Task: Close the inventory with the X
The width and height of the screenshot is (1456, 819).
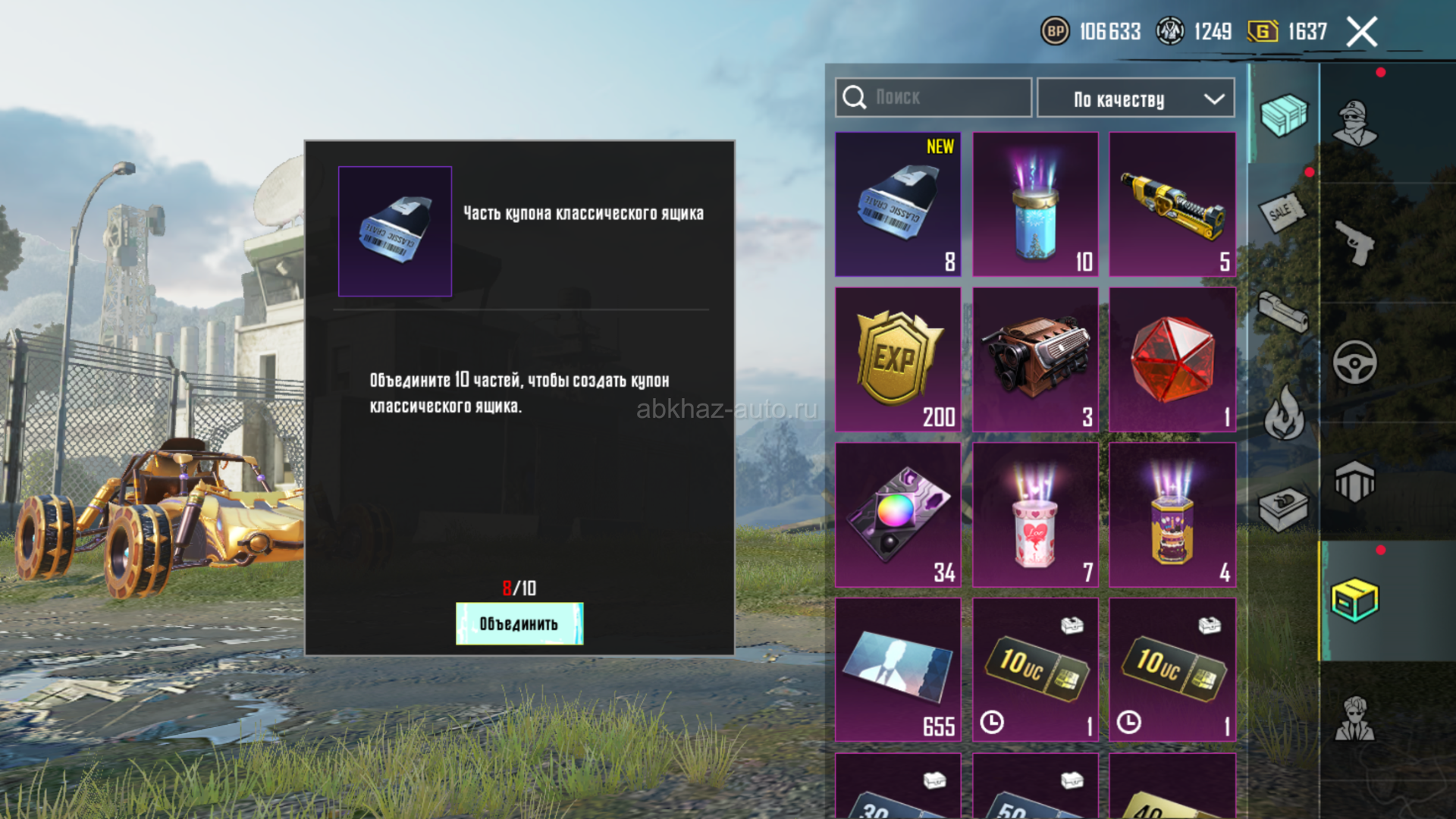Action: [1362, 32]
